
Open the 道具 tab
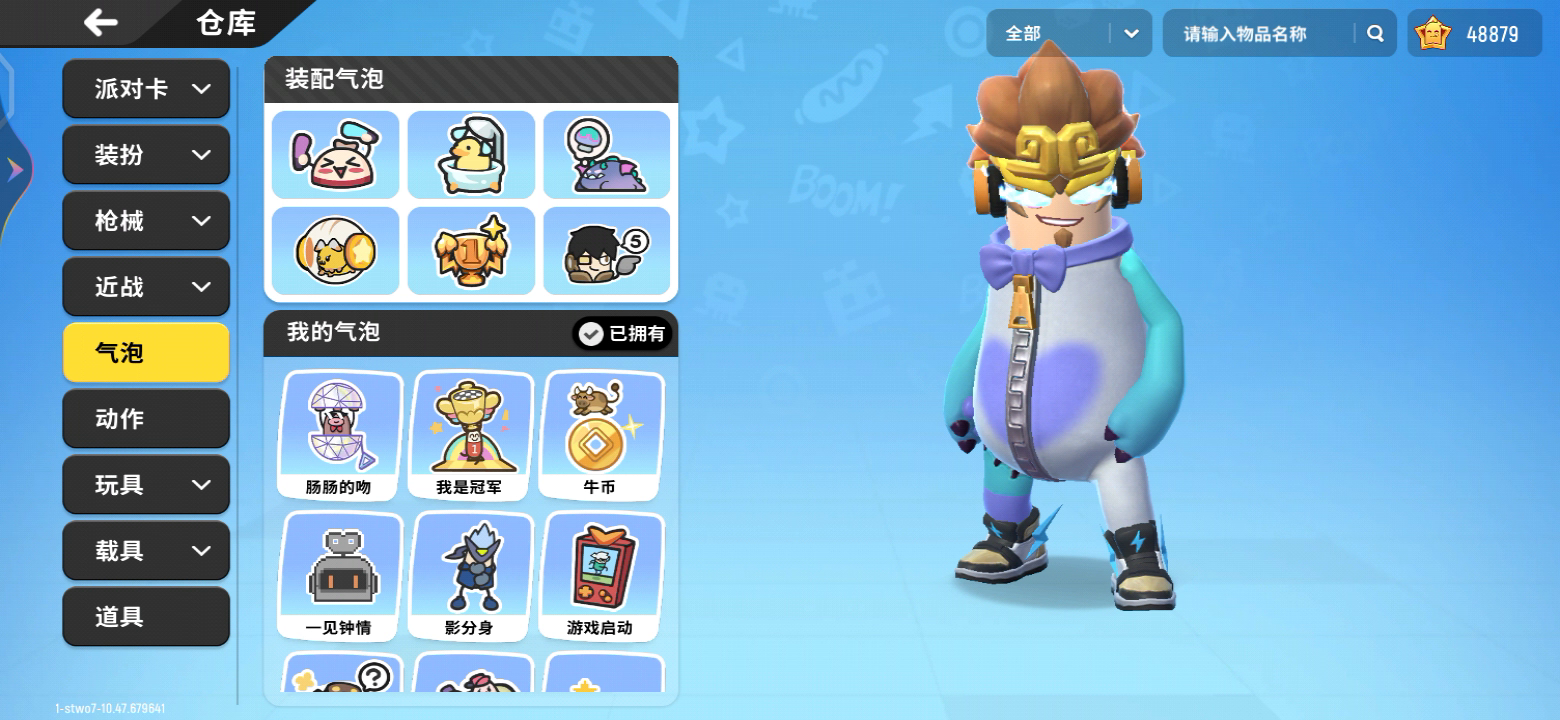tap(146, 617)
